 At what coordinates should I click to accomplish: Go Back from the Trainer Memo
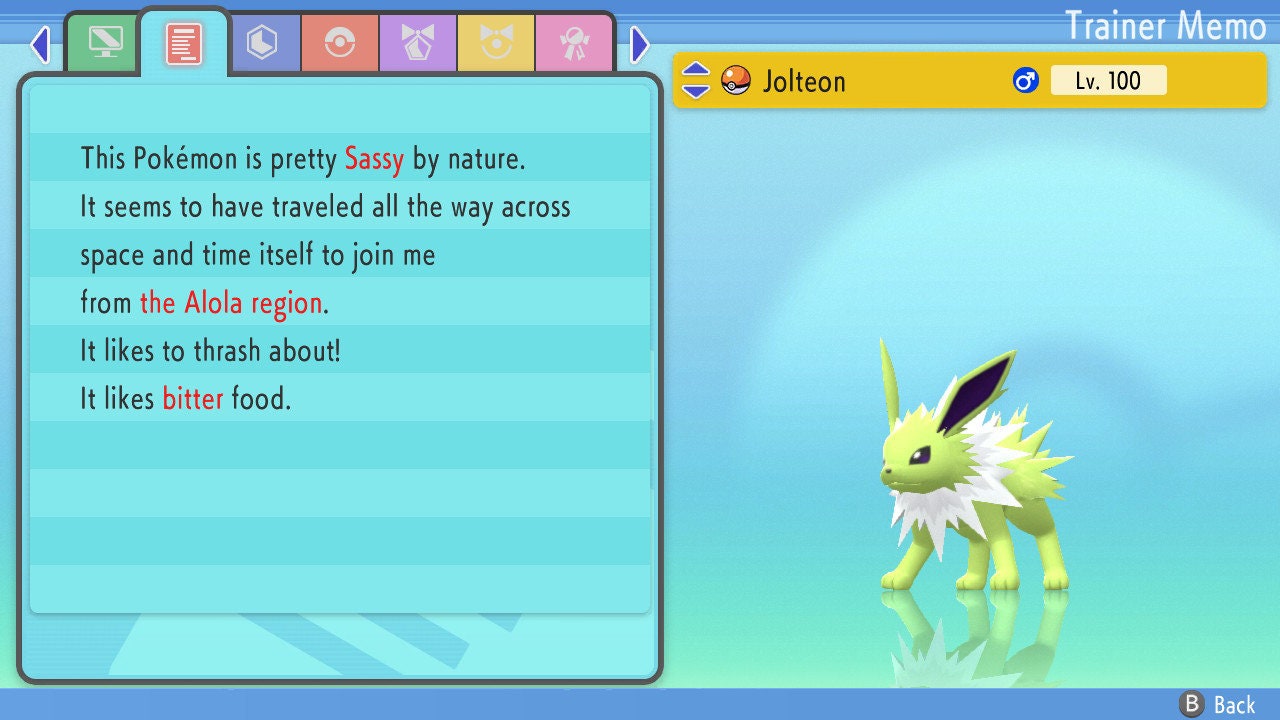(x=1218, y=704)
